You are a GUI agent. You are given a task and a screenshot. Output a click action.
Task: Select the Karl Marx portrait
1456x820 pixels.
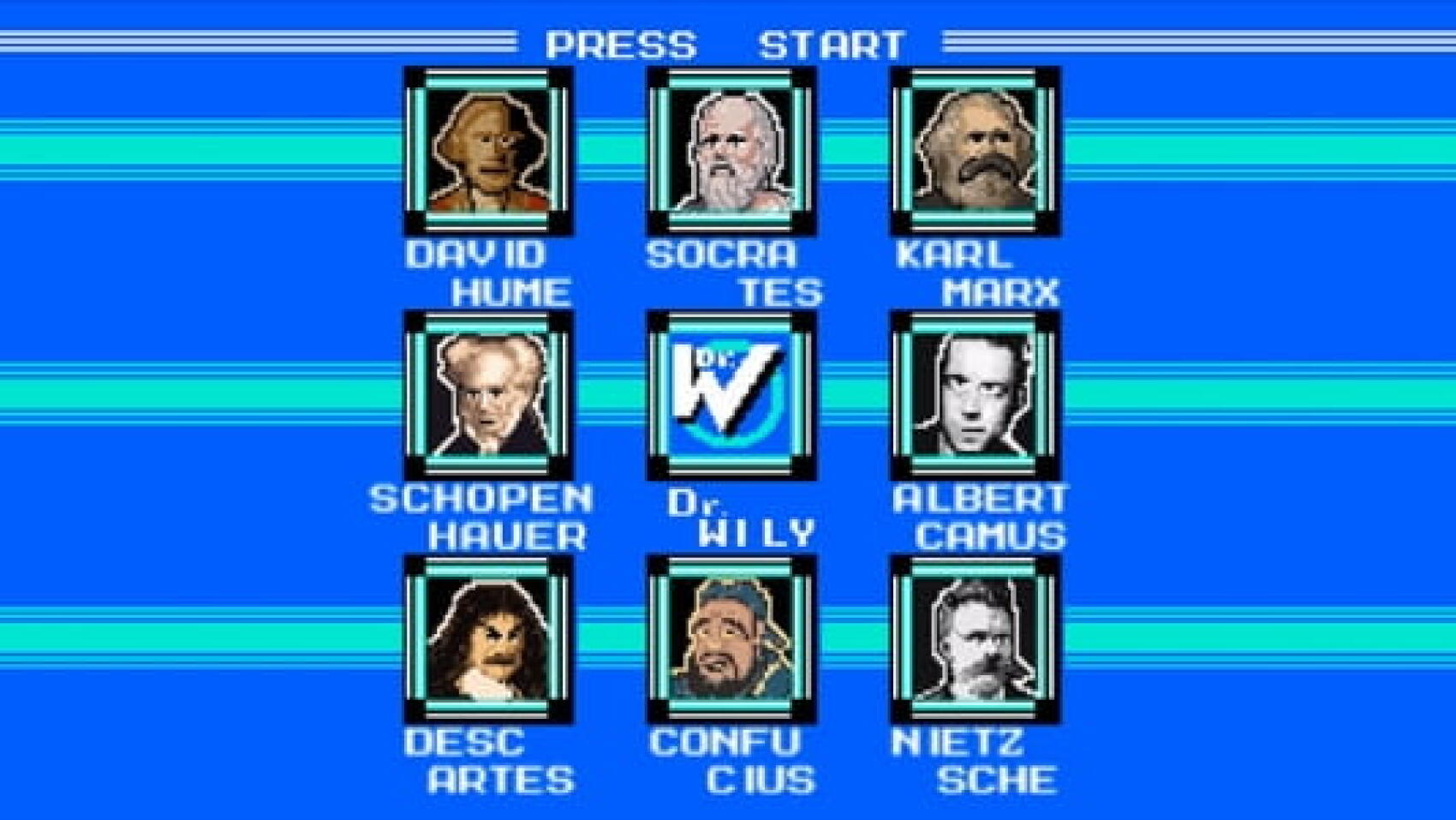coord(976,154)
